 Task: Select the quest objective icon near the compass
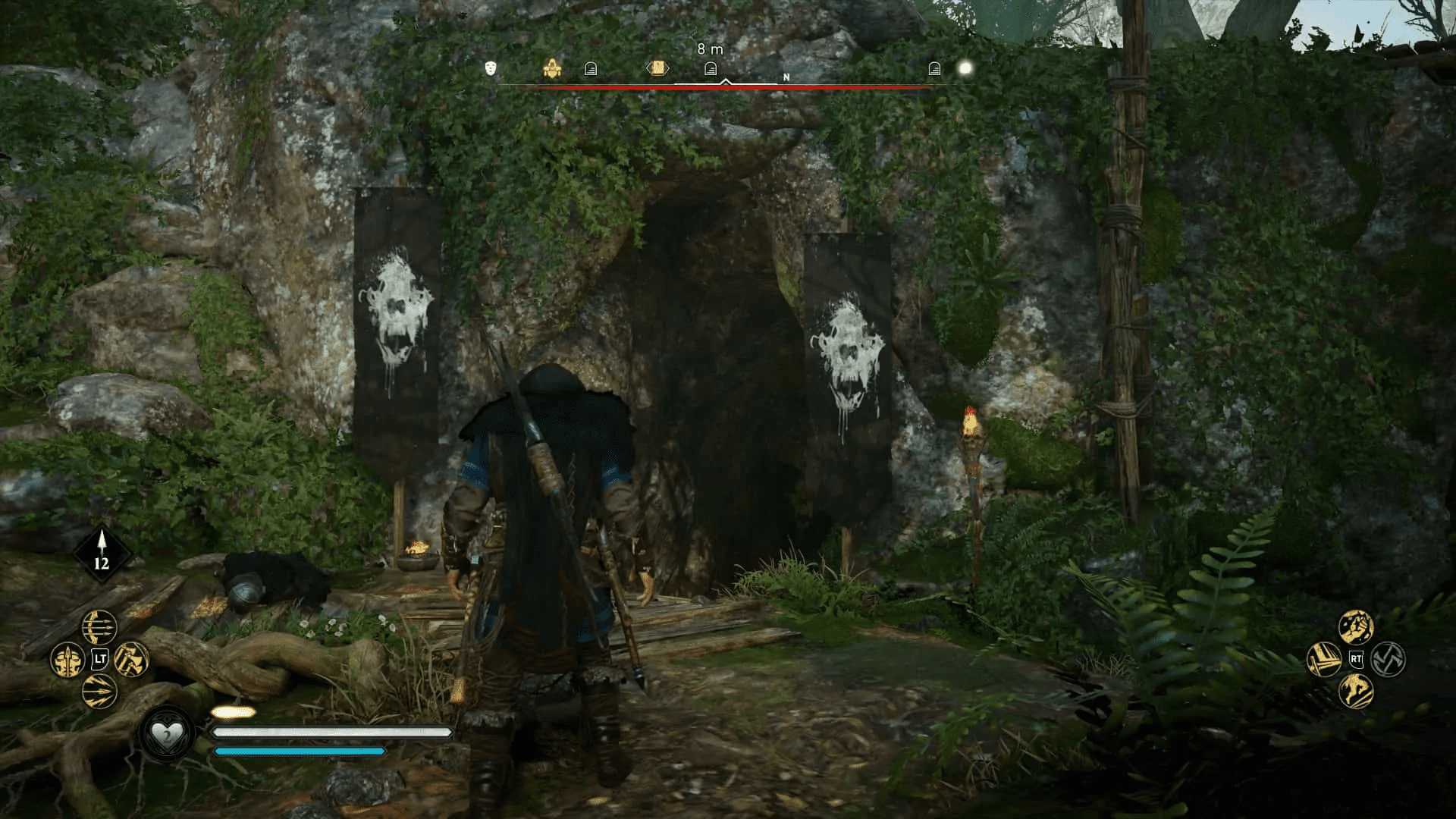click(x=657, y=67)
